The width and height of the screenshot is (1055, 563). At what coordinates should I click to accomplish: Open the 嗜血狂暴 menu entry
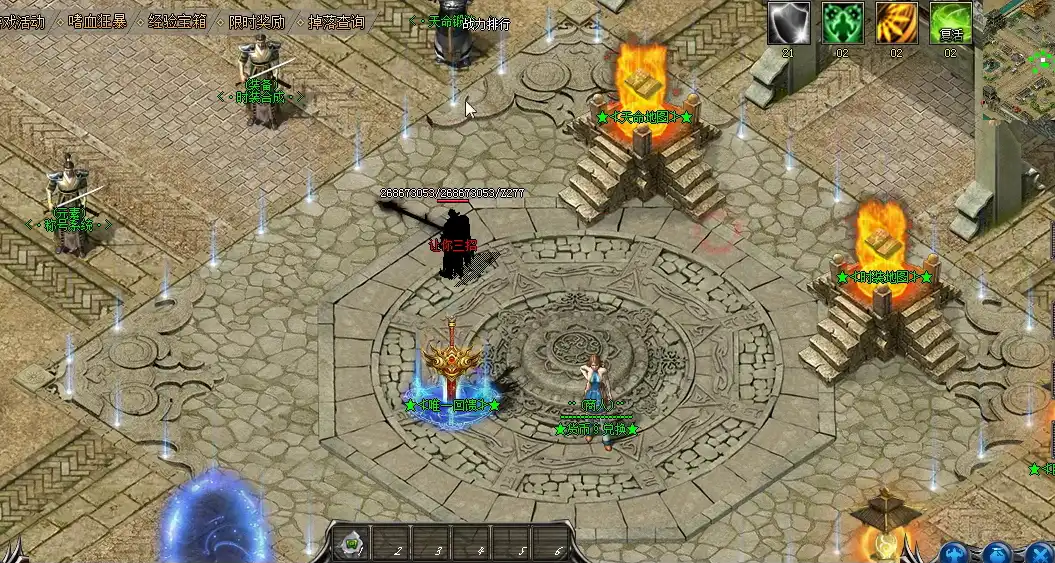pyautogui.click(x=97, y=20)
